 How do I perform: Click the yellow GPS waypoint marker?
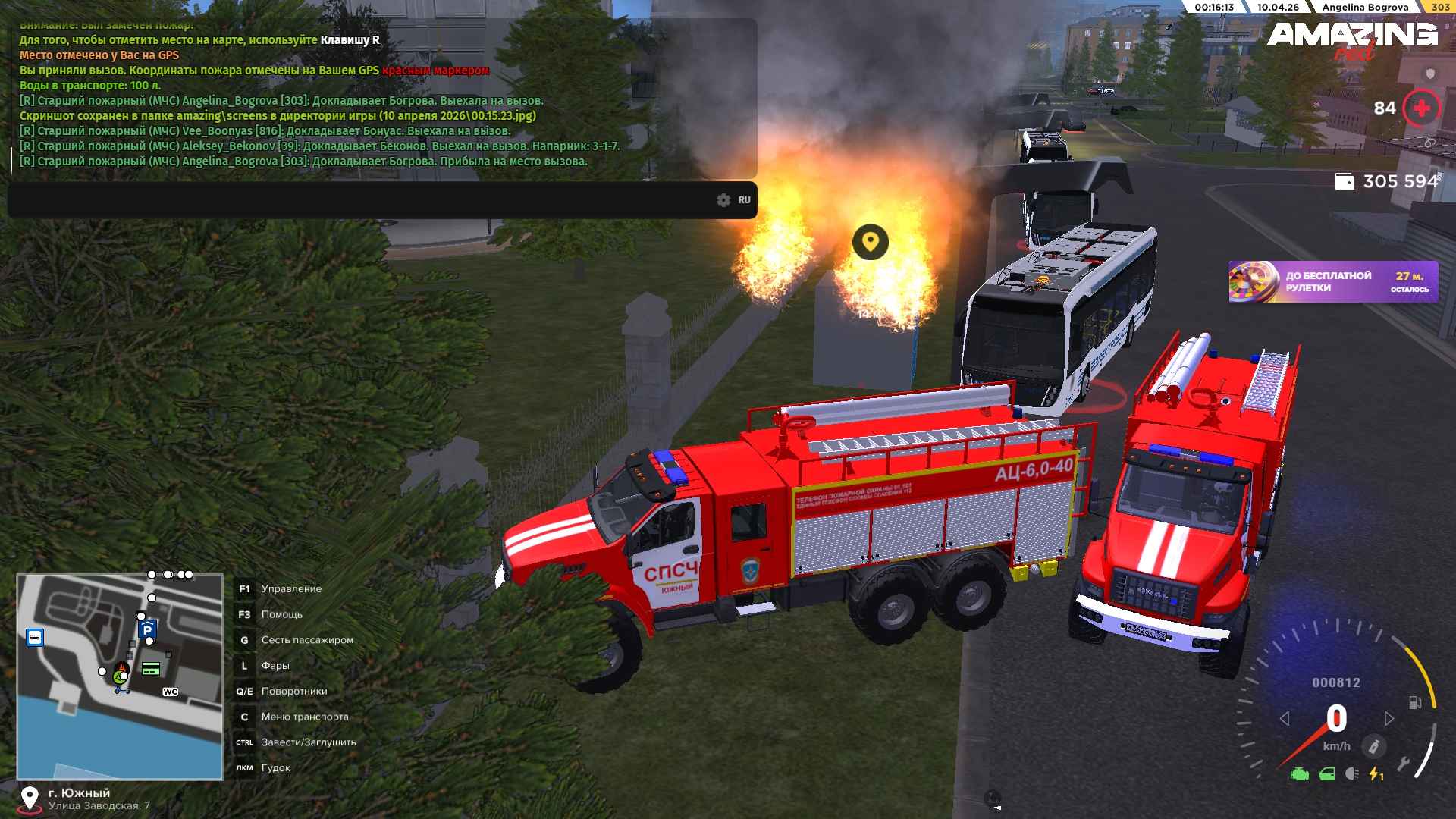[x=870, y=242]
